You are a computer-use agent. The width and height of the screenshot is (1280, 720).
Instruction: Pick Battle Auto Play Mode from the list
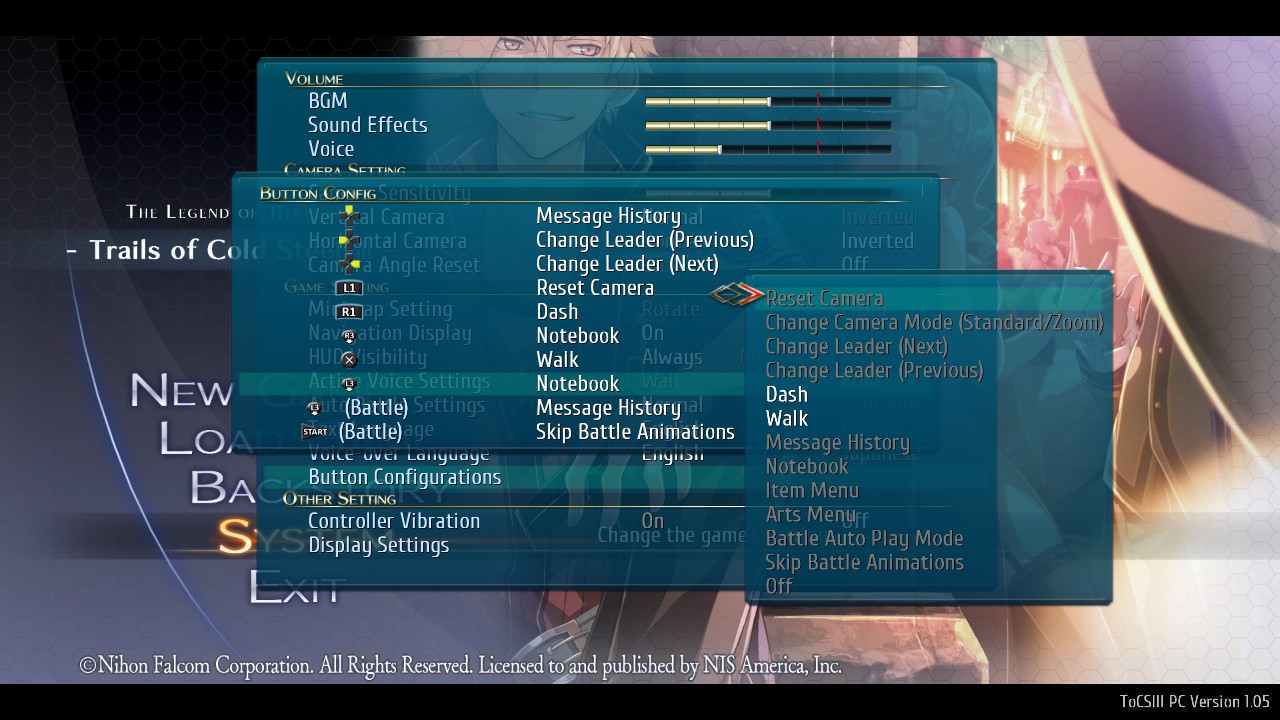click(863, 538)
